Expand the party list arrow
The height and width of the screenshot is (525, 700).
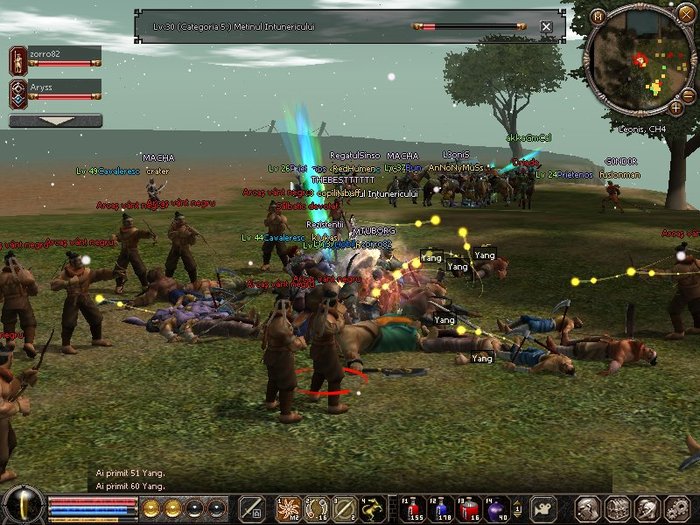[x=55, y=121]
